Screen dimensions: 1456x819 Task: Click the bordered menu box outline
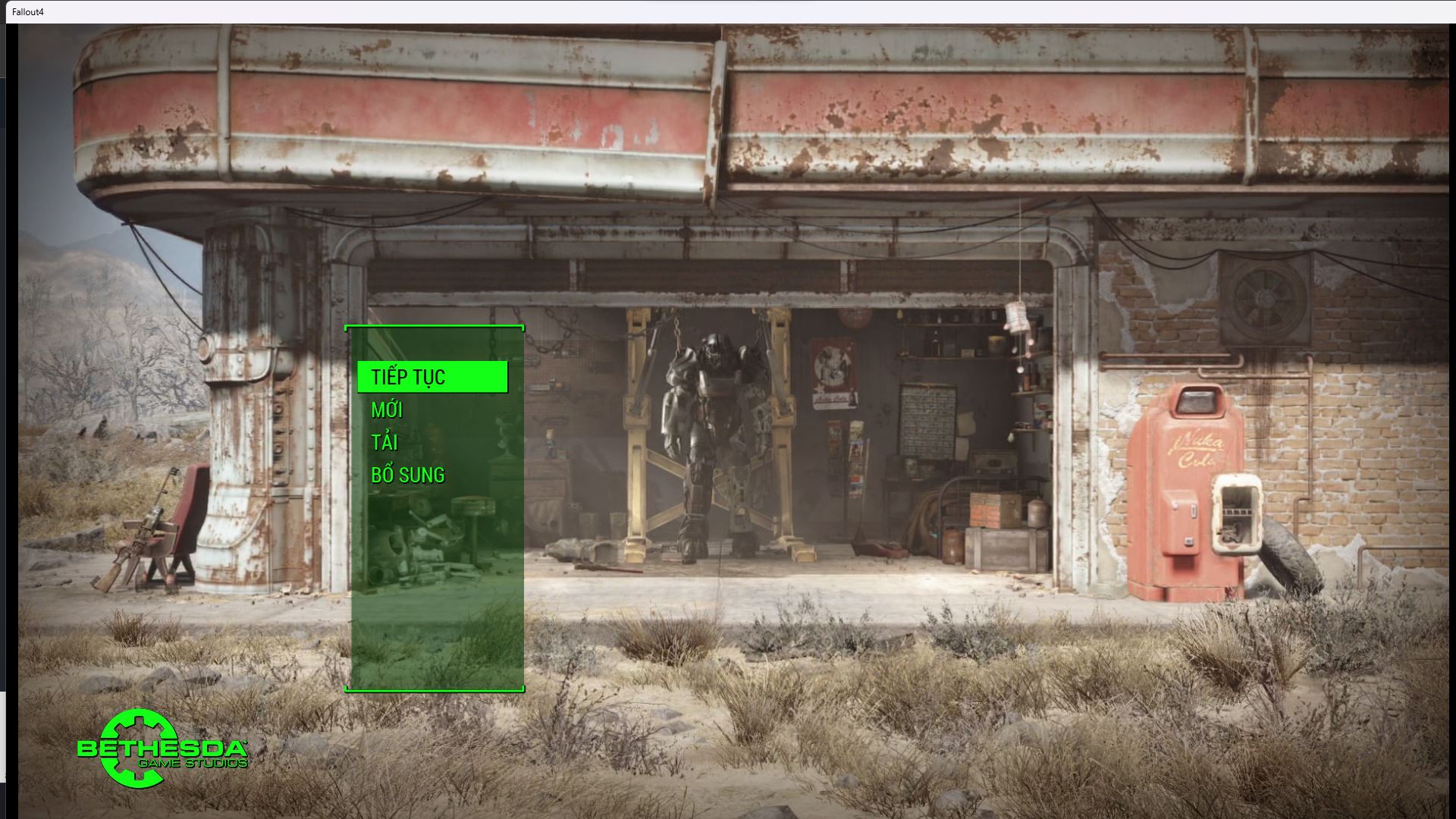pyautogui.click(x=435, y=326)
